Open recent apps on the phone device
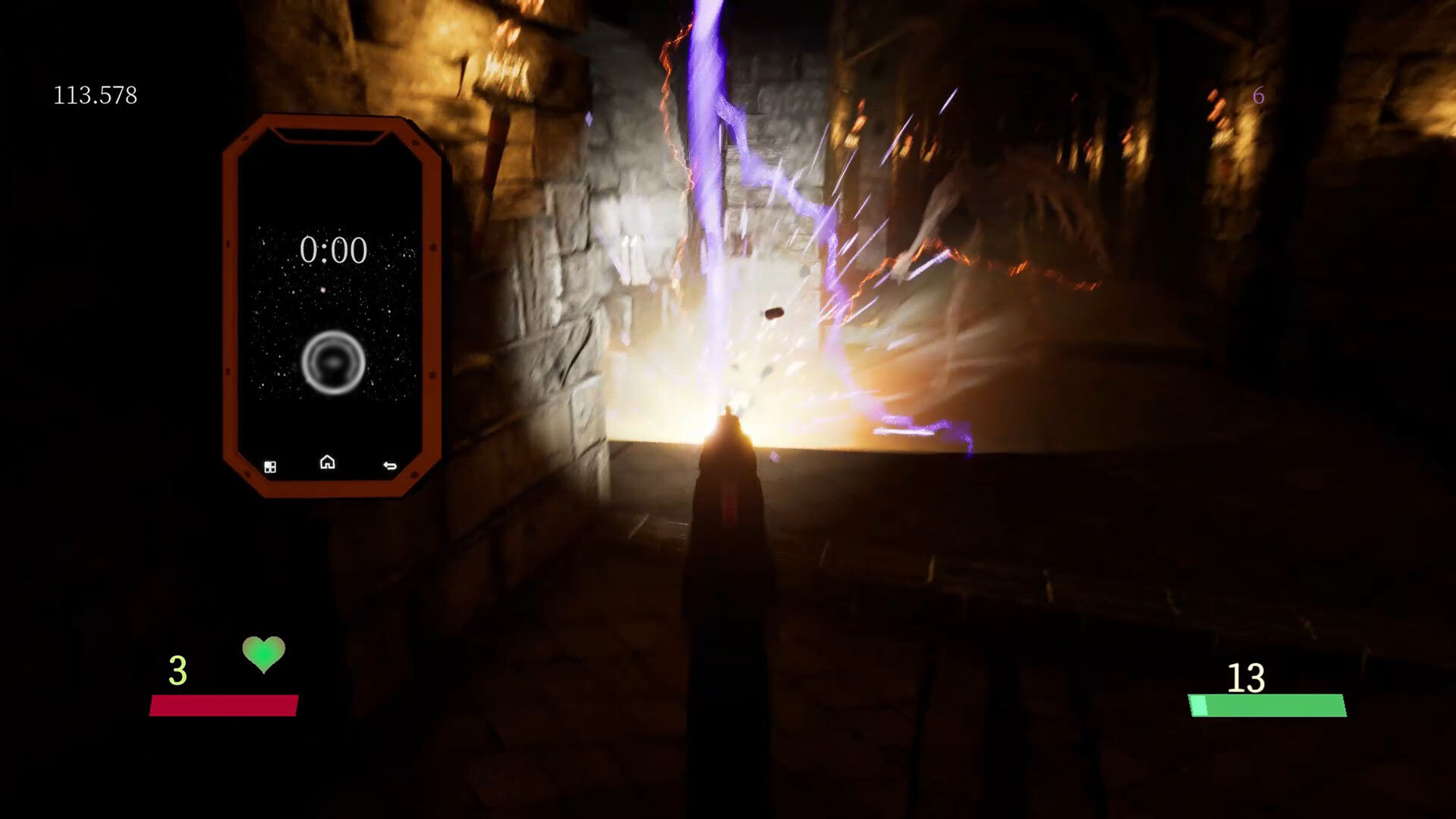The image size is (1456, 819). pyautogui.click(x=269, y=466)
